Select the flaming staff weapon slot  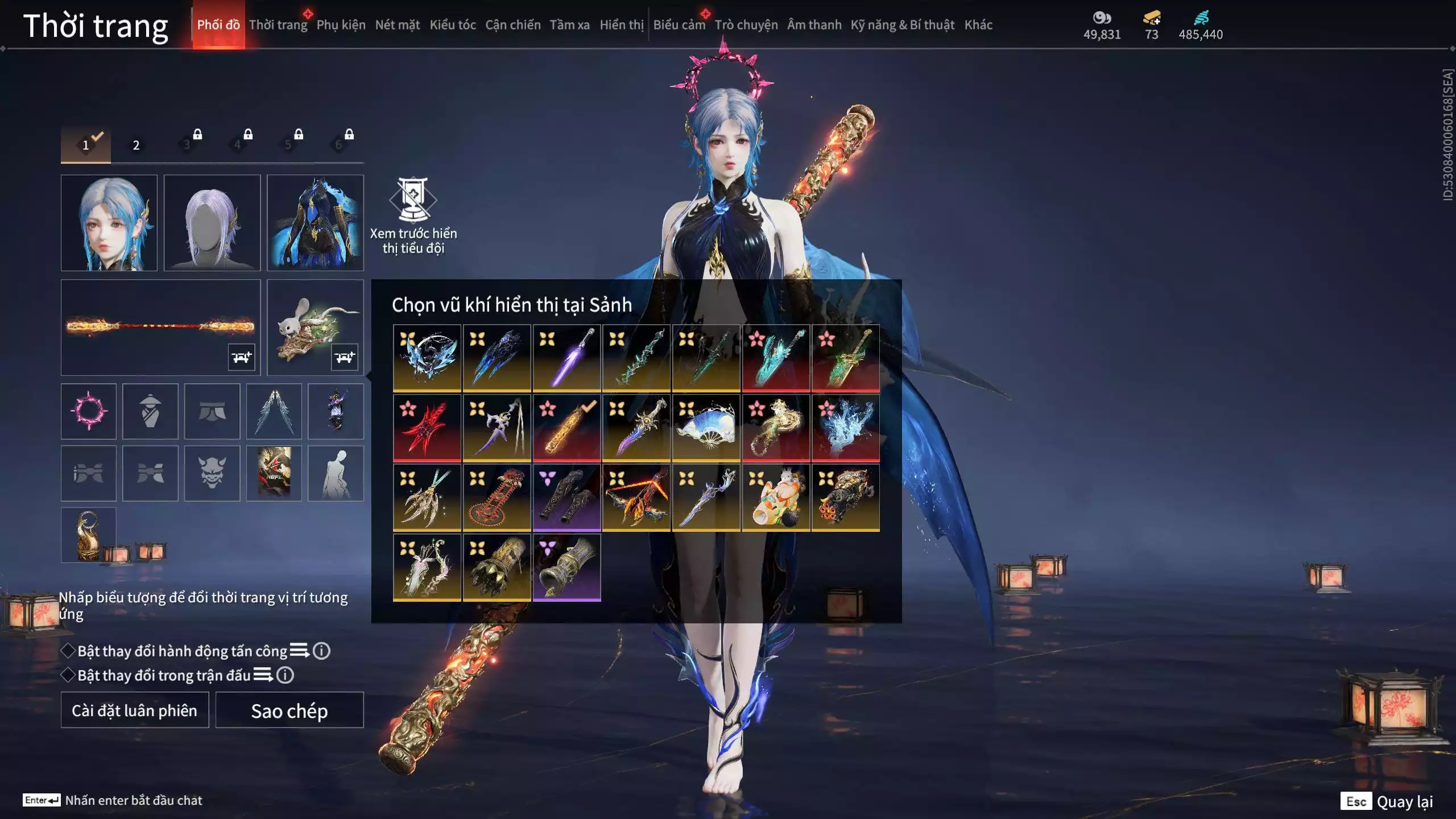pyautogui.click(x=160, y=327)
